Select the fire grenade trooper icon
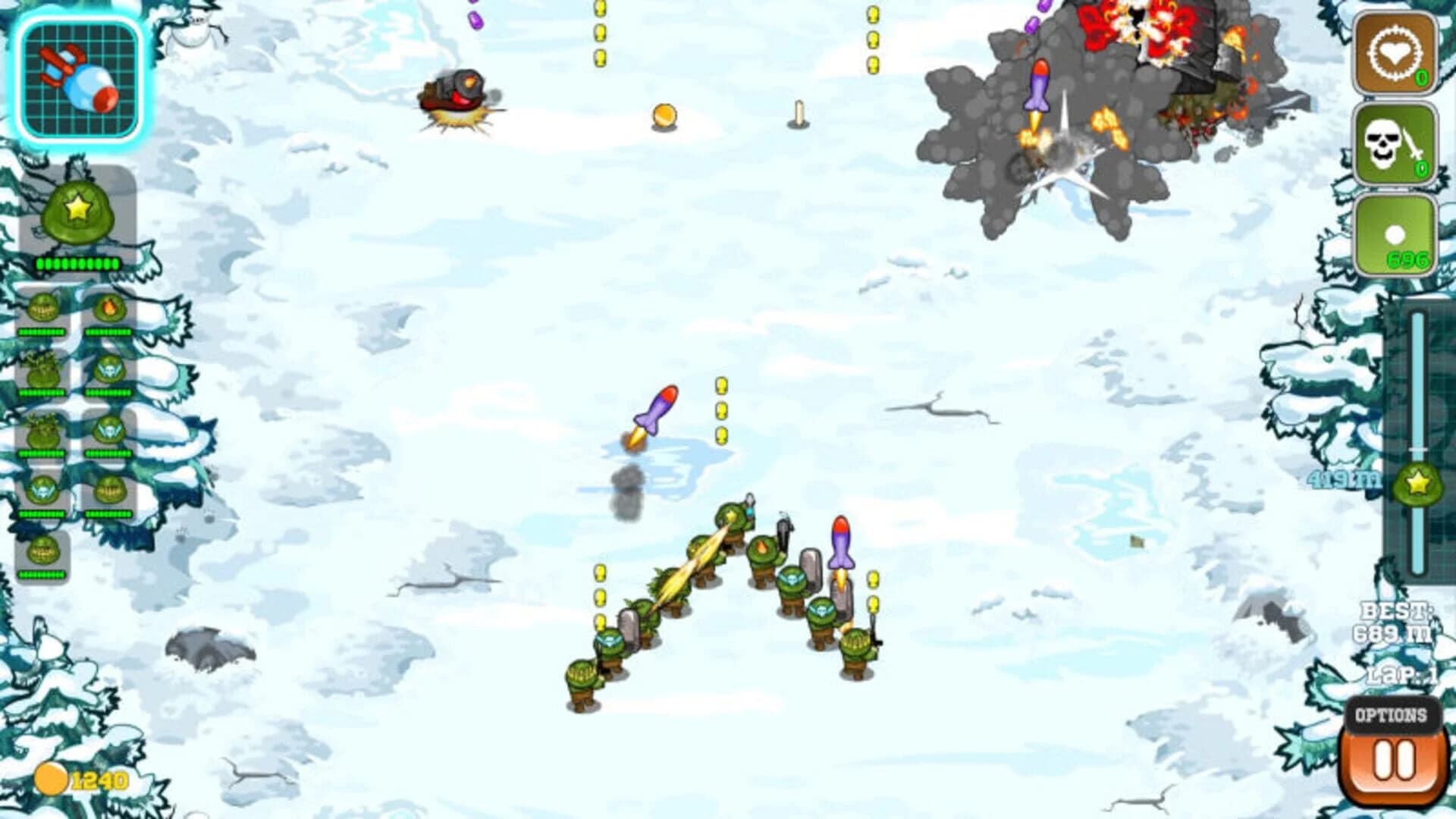This screenshot has height=819, width=1456. [111, 306]
